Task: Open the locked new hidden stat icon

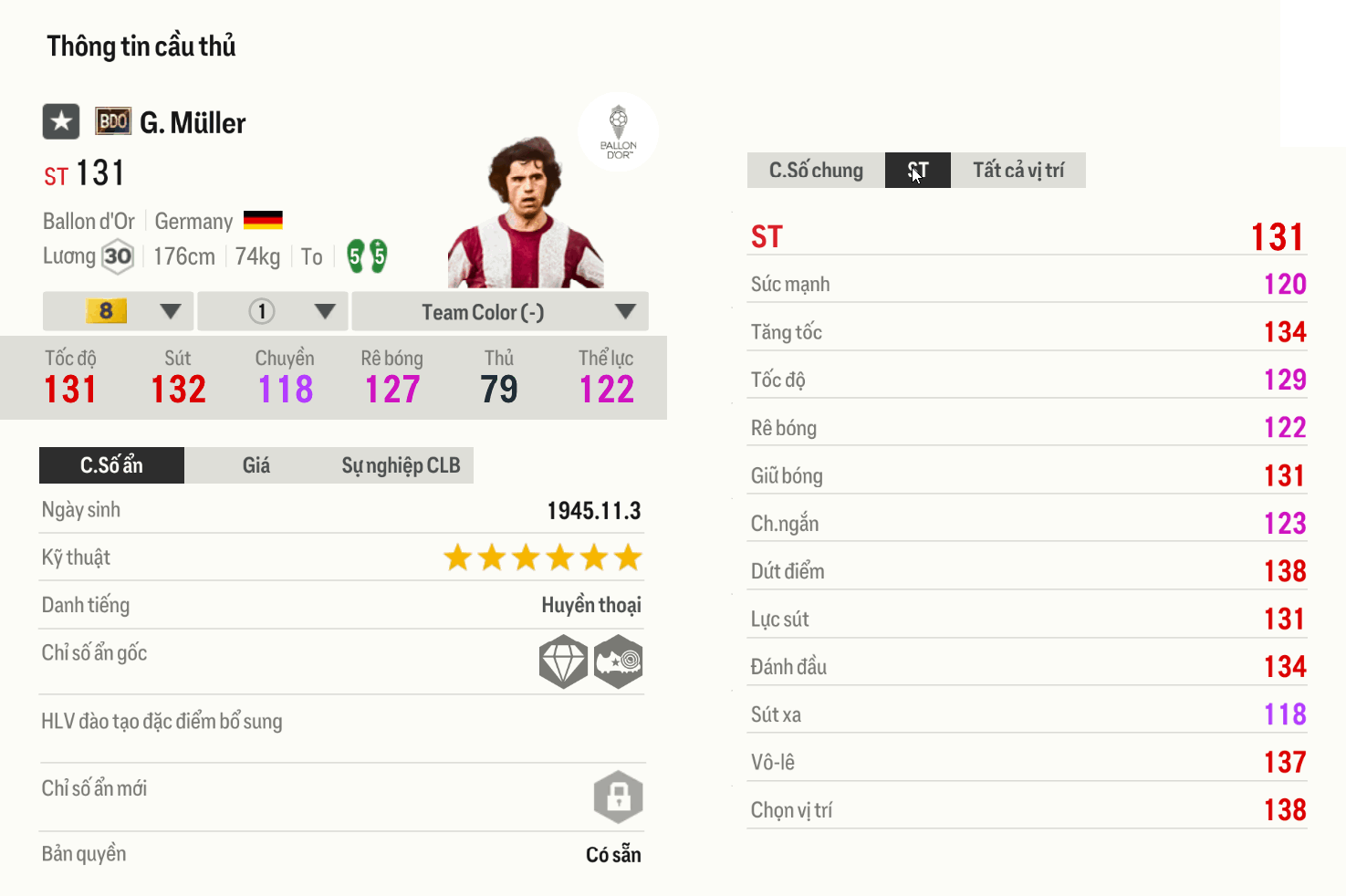Action: coord(620,797)
